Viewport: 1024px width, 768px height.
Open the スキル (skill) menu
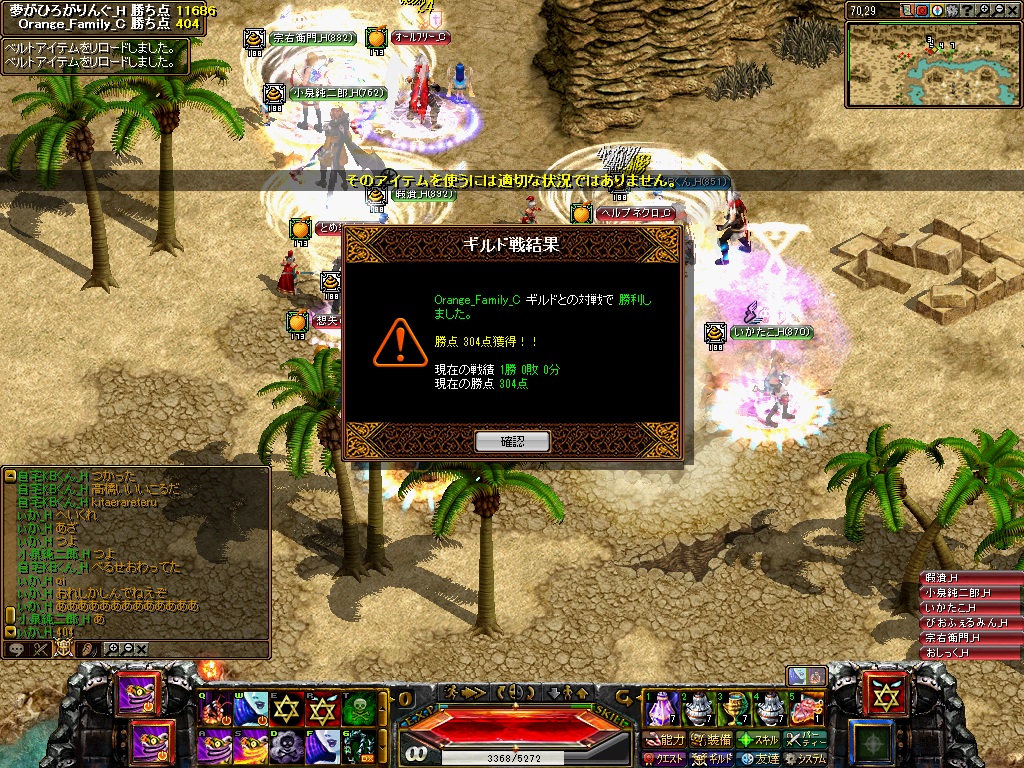758,740
